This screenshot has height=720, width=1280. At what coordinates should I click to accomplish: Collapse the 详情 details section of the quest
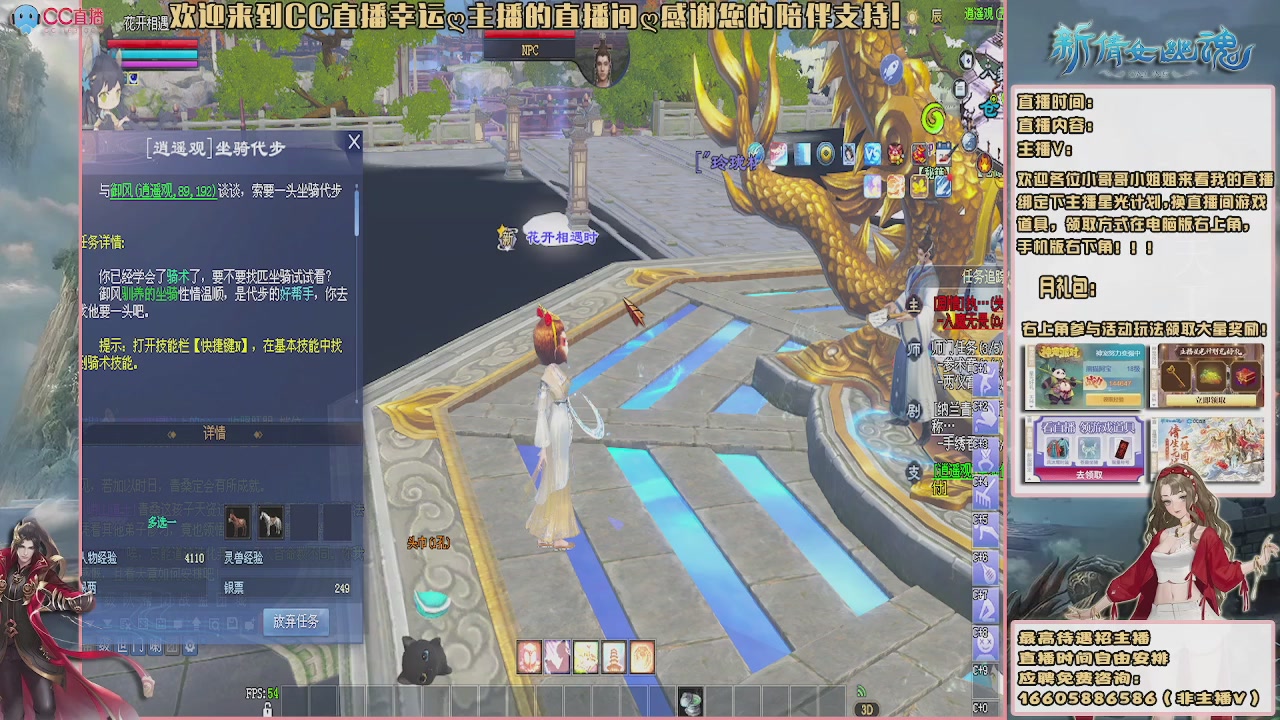click(x=216, y=432)
